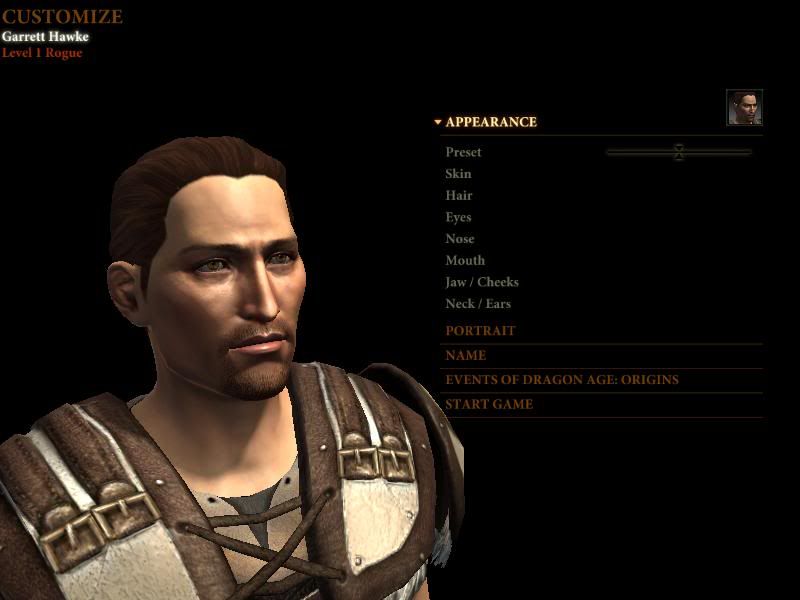Open the Nose options
Image resolution: width=800 pixels, height=600 pixels.
pyautogui.click(x=460, y=239)
